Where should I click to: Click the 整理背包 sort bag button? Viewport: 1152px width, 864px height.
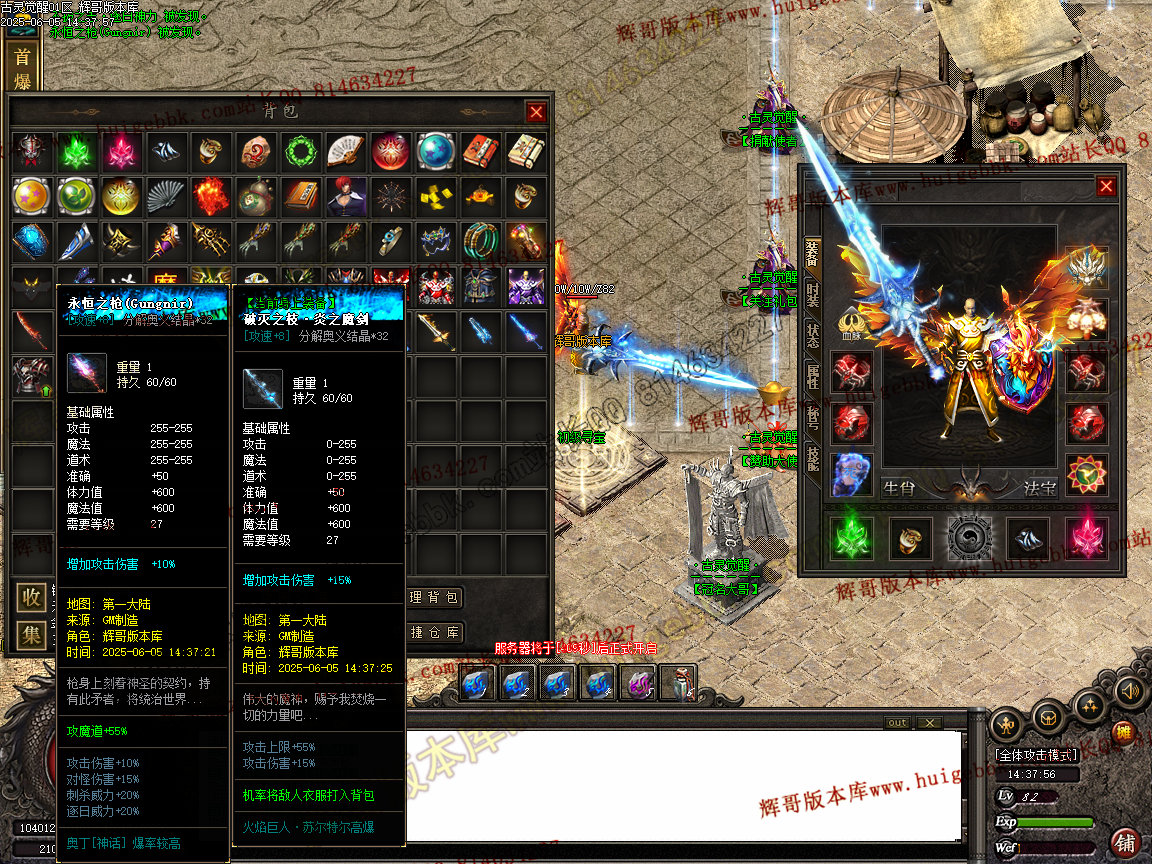point(434,598)
